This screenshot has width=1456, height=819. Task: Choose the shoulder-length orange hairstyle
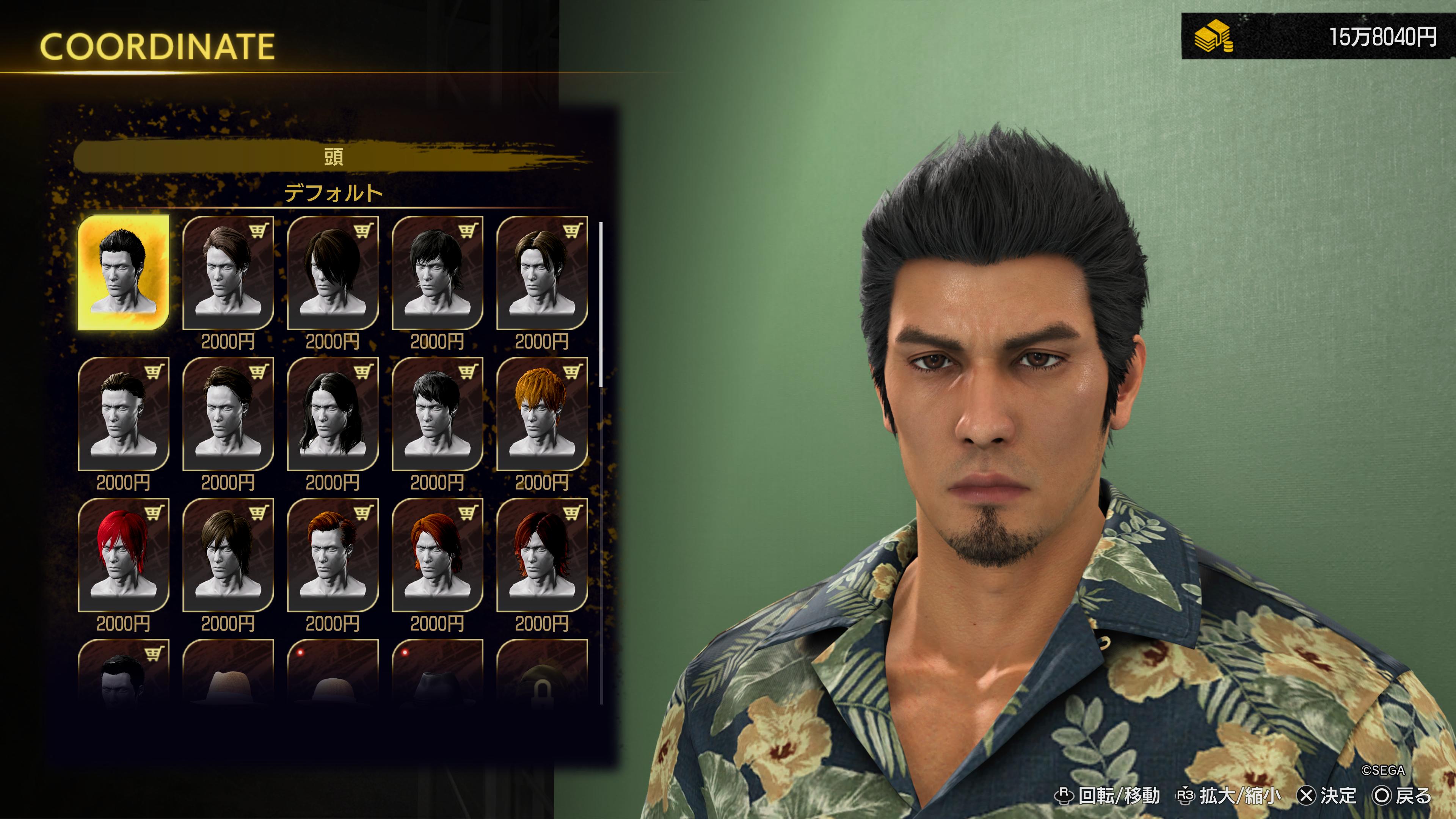pos(437,555)
